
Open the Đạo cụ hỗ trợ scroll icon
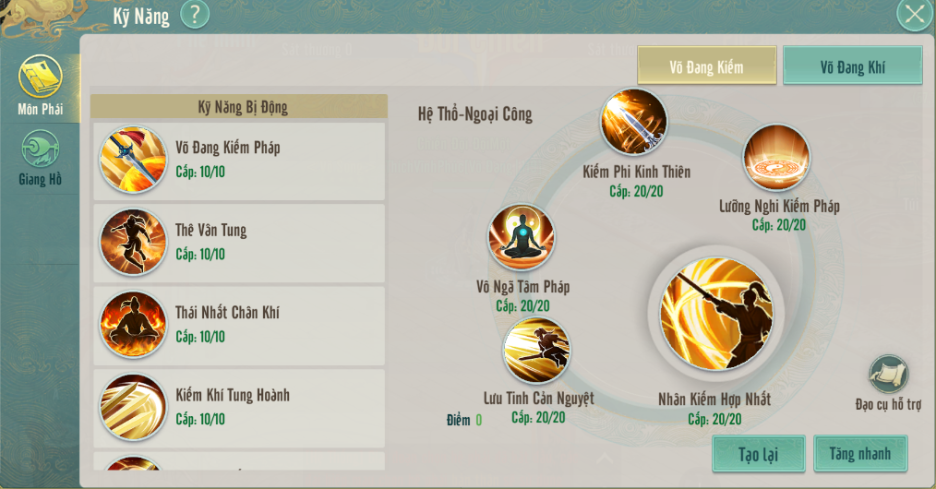[x=888, y=374]
